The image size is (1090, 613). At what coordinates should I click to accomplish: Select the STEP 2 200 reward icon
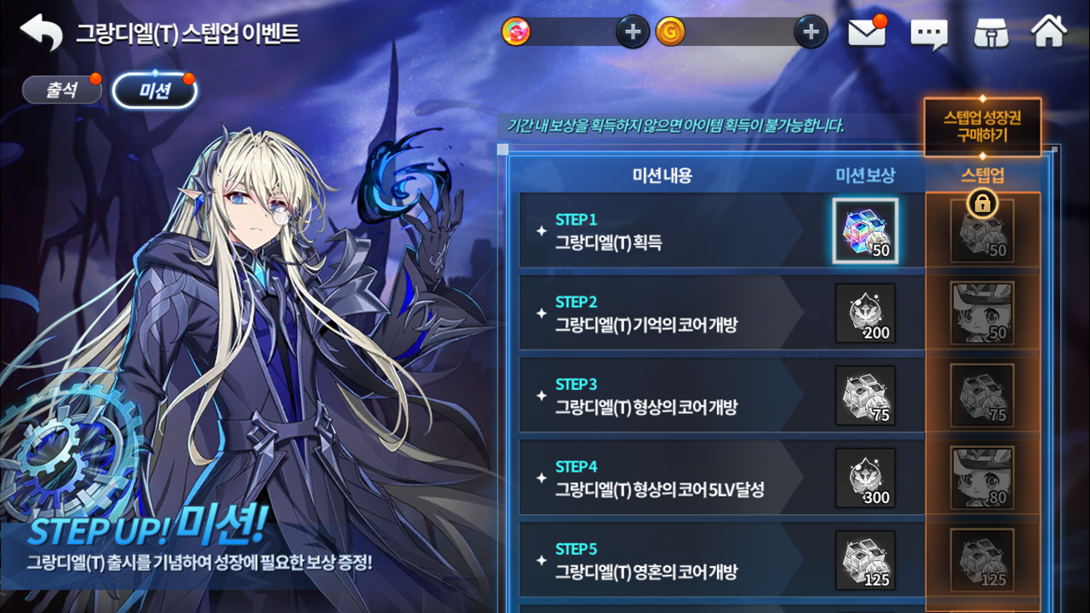865,313
